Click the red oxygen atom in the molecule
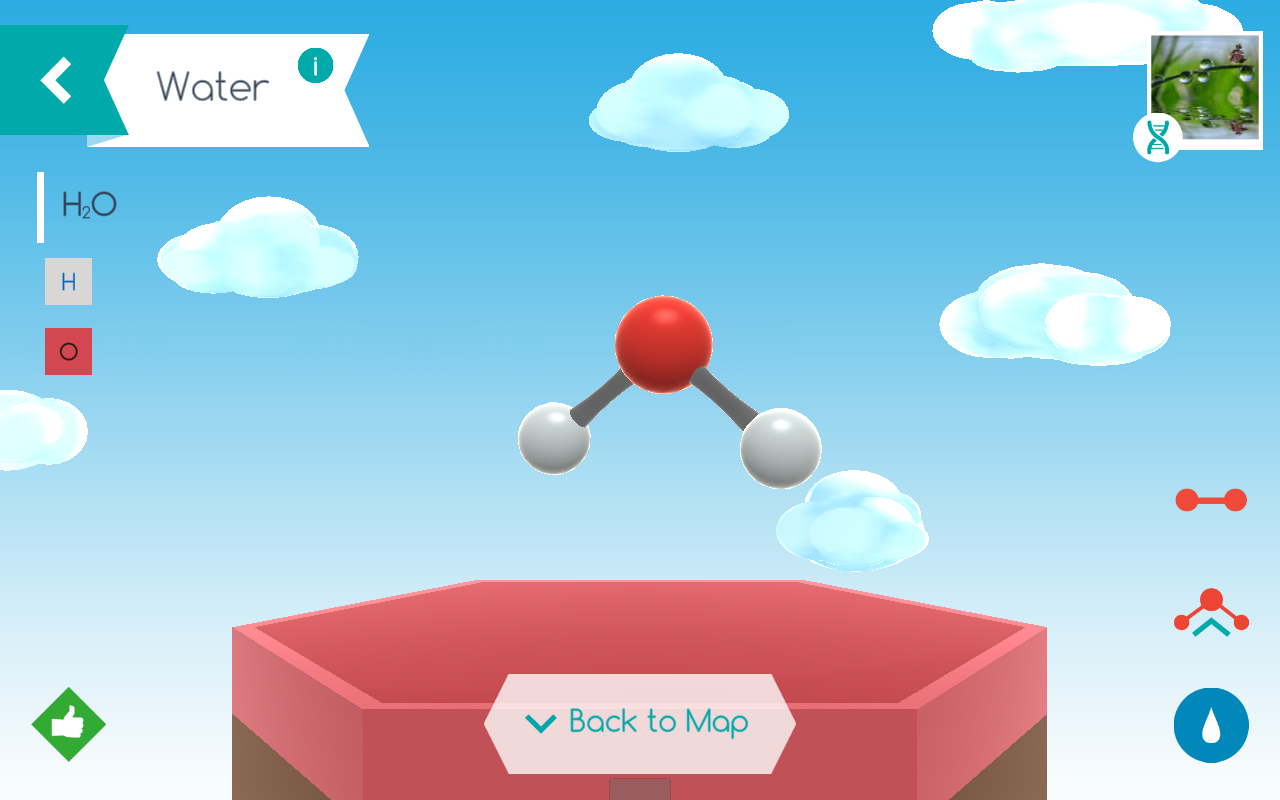Image resolution: width=1280 pixels, height=800 pixels. pos(666,344)
